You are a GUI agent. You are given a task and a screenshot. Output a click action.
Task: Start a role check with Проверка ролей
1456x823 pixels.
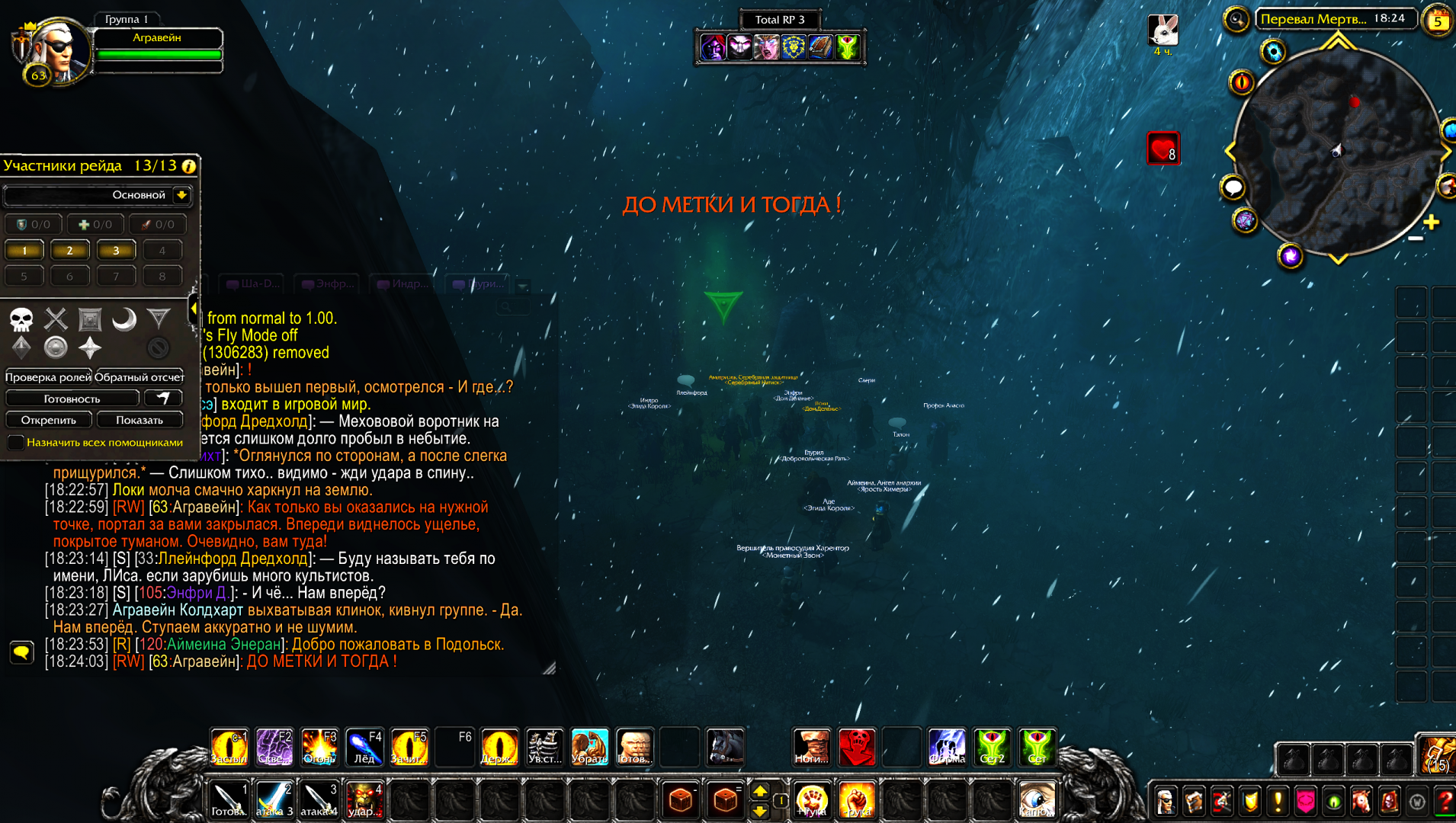[x=48, y=377]
